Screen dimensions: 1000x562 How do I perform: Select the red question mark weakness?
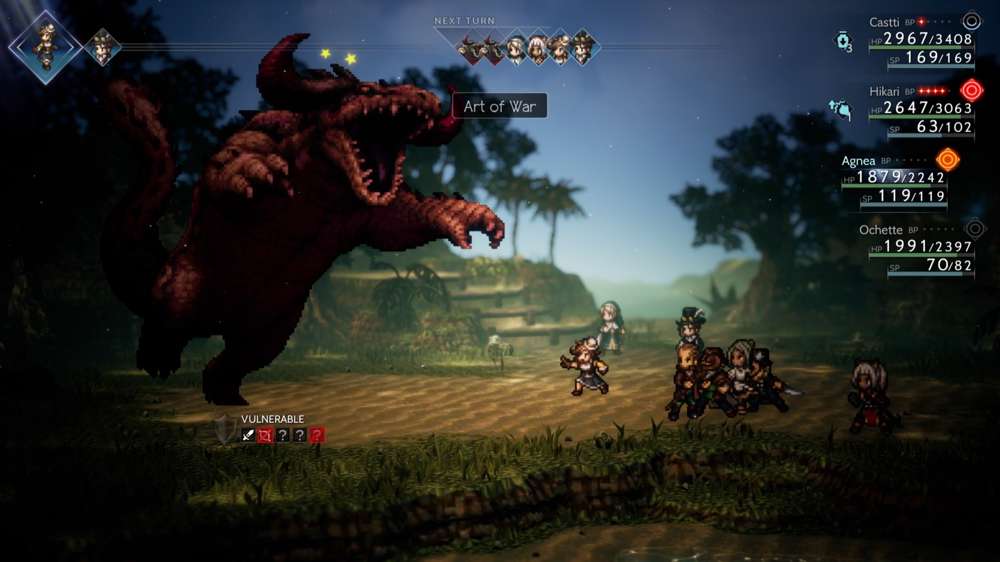click(x=317, y=435)
